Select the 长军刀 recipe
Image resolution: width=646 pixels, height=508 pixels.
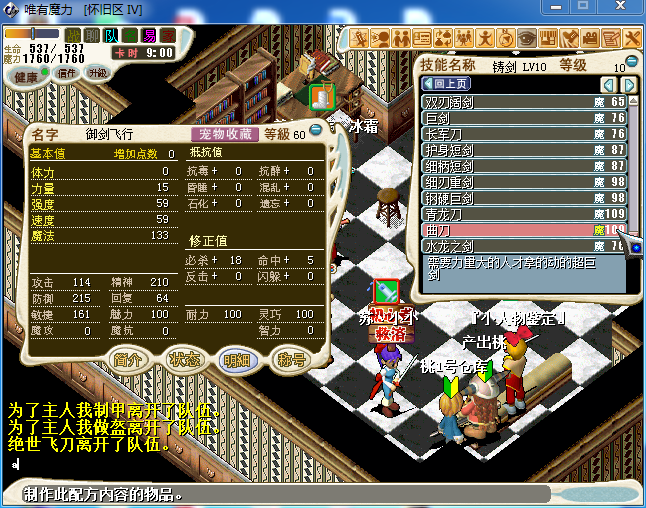point(510,134)
